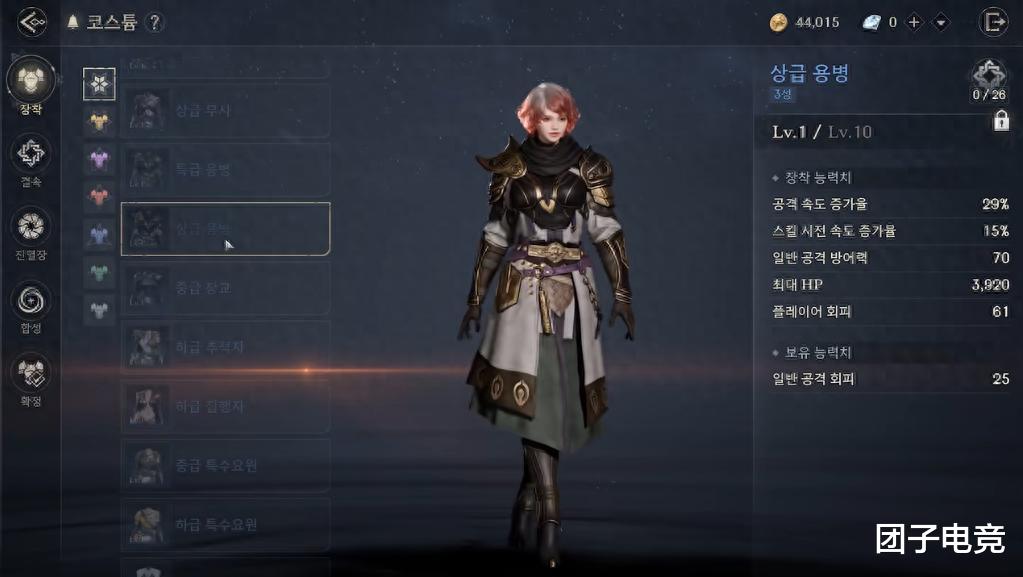Select the 진열장 sidebar tab
1023x577 pixels.
pyautogui.click(x=31, y=228)
